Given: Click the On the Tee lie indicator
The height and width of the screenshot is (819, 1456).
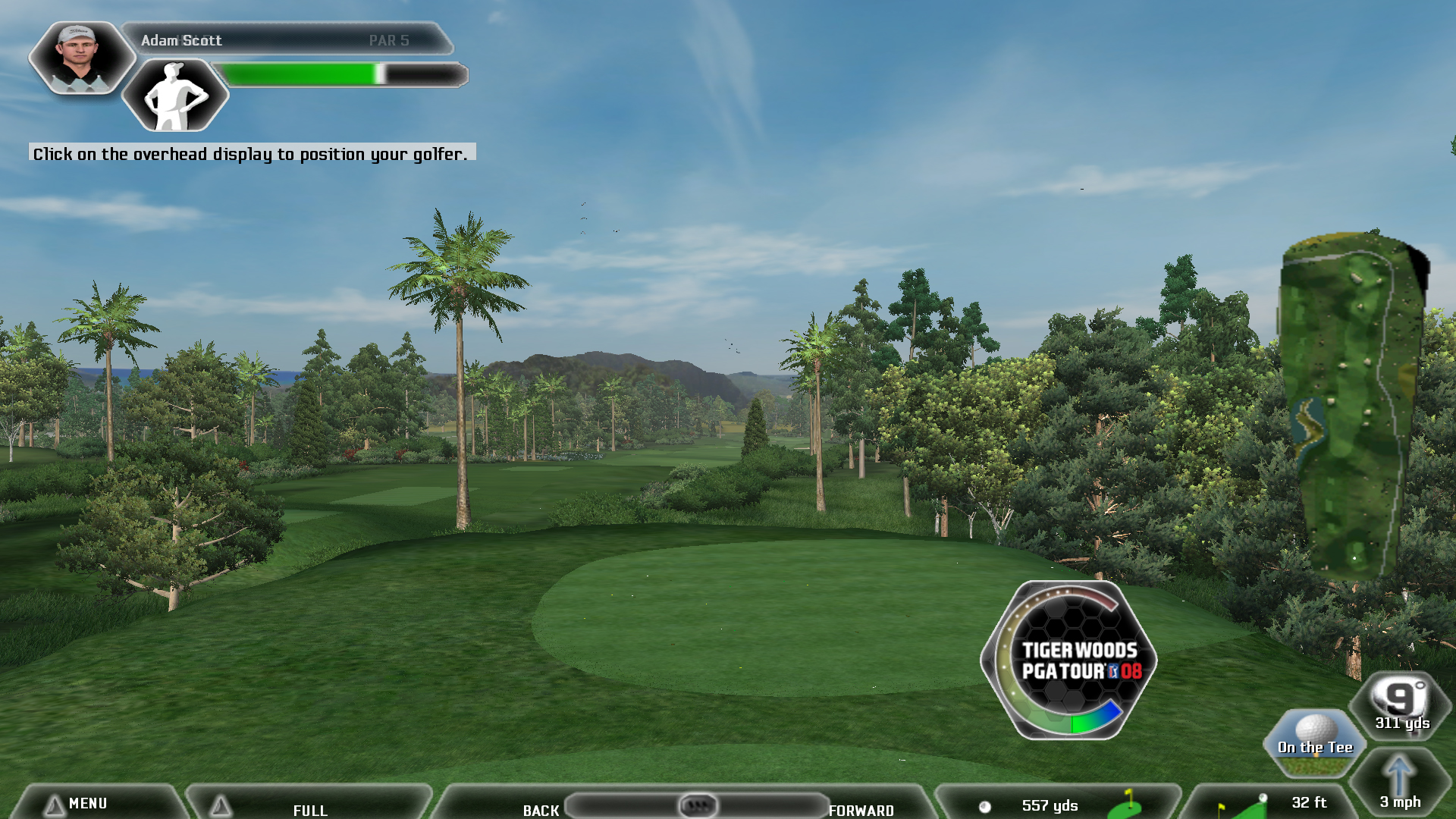Looking at the screenshot, I should tap(1315, 742).
